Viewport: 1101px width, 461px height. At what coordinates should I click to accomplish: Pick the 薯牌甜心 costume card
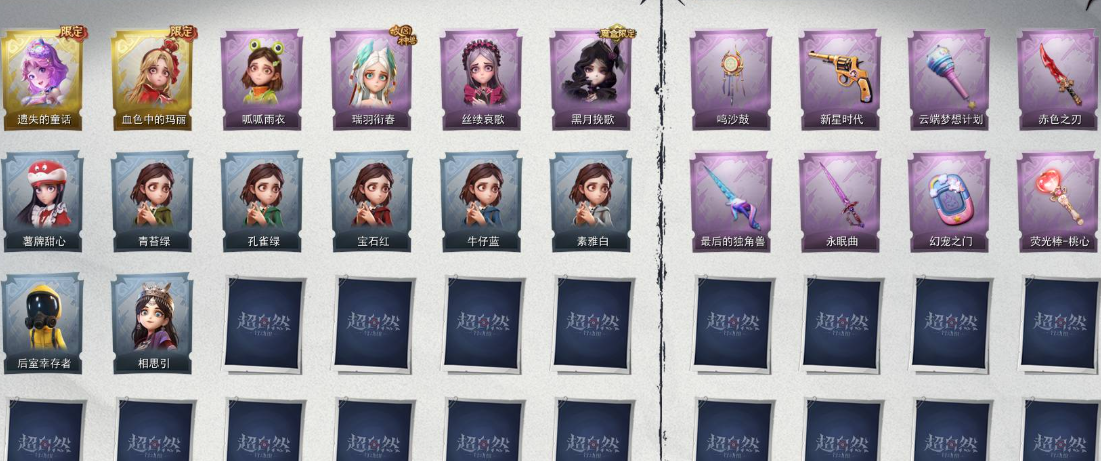pyautogui.click(x=43, y=200)
